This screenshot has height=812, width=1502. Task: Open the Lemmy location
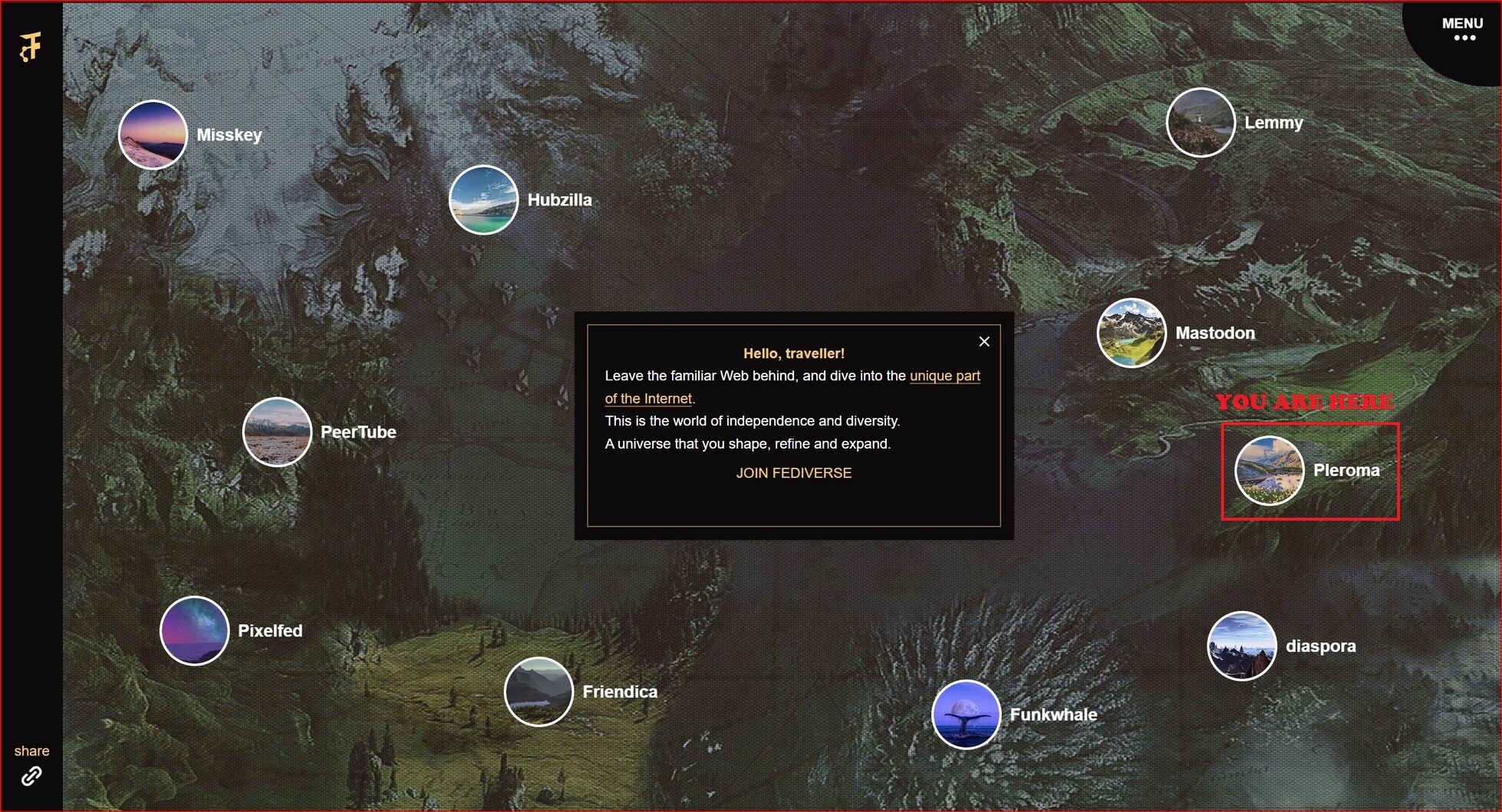coord(1201,123)
